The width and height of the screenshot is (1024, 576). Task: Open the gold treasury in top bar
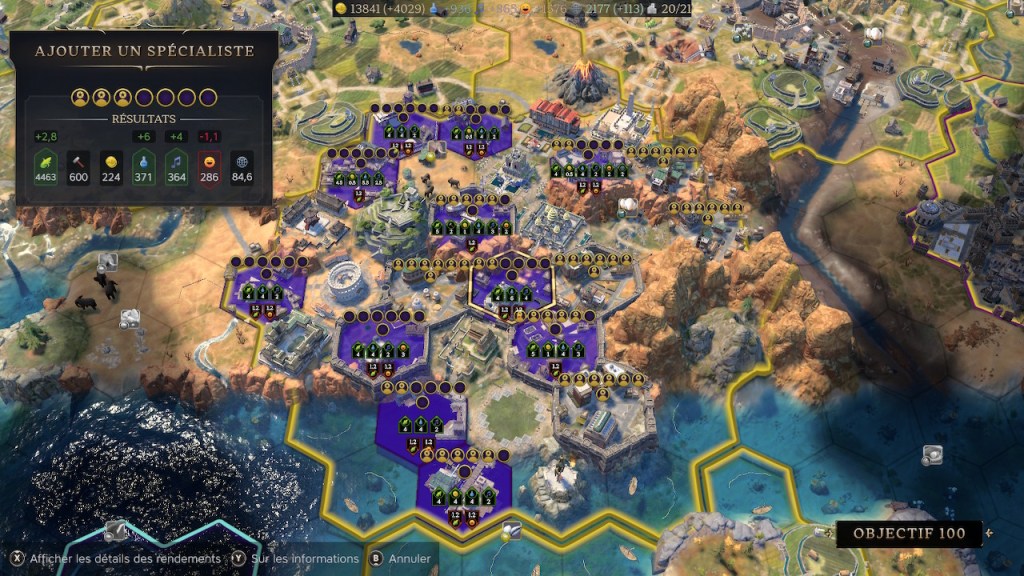coord(377,8)
